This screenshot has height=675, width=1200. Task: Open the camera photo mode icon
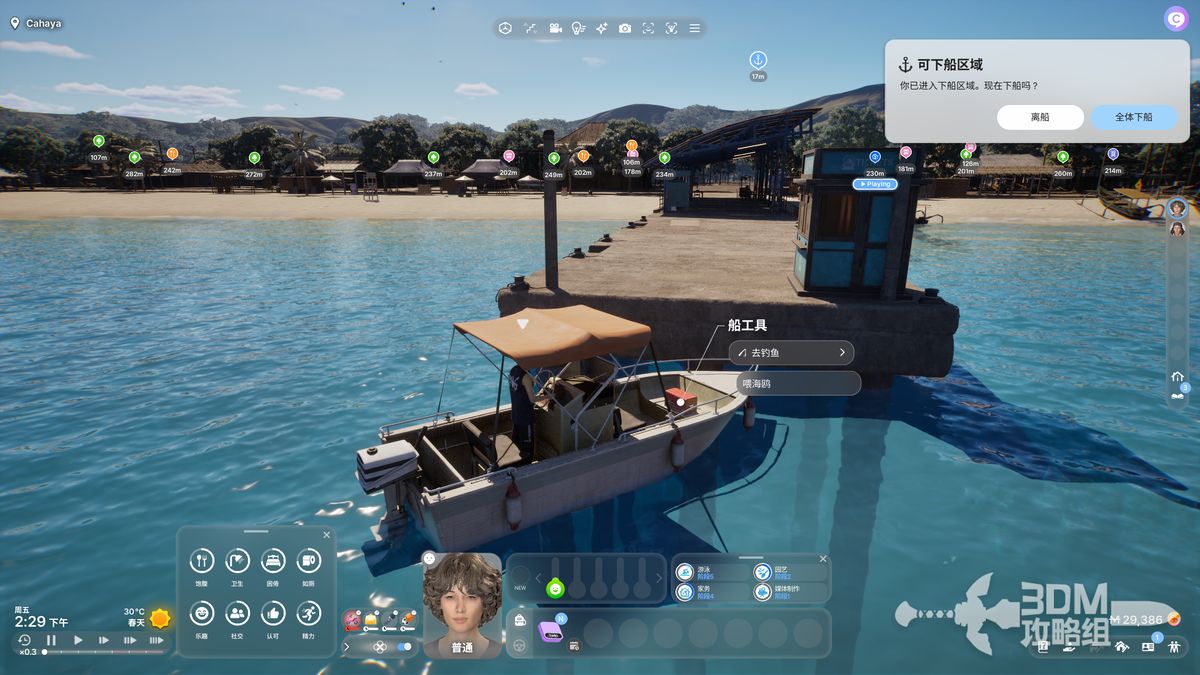(x=624, y=28)
